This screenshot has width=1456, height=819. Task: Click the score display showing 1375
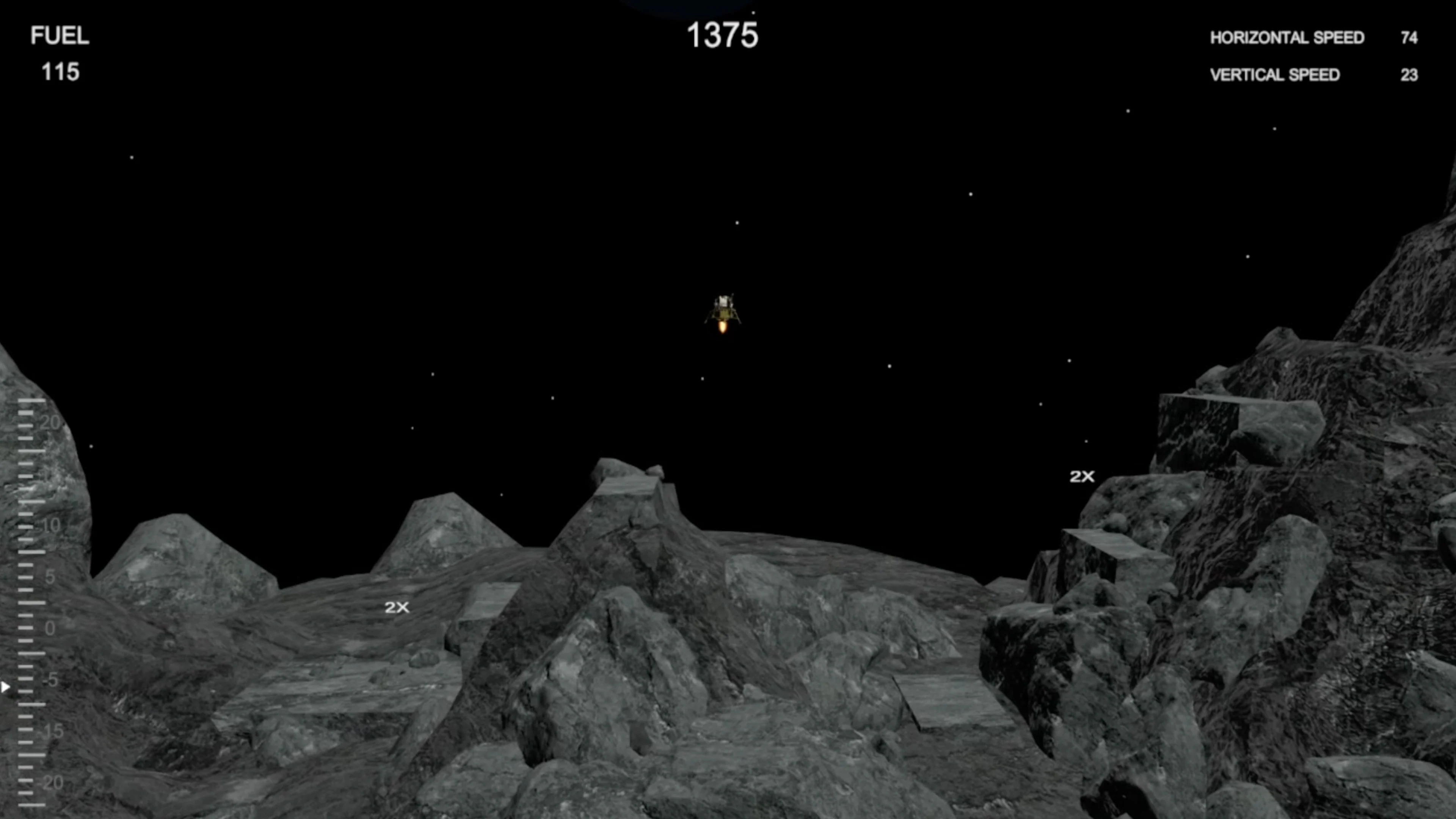[x=723, y=35]
